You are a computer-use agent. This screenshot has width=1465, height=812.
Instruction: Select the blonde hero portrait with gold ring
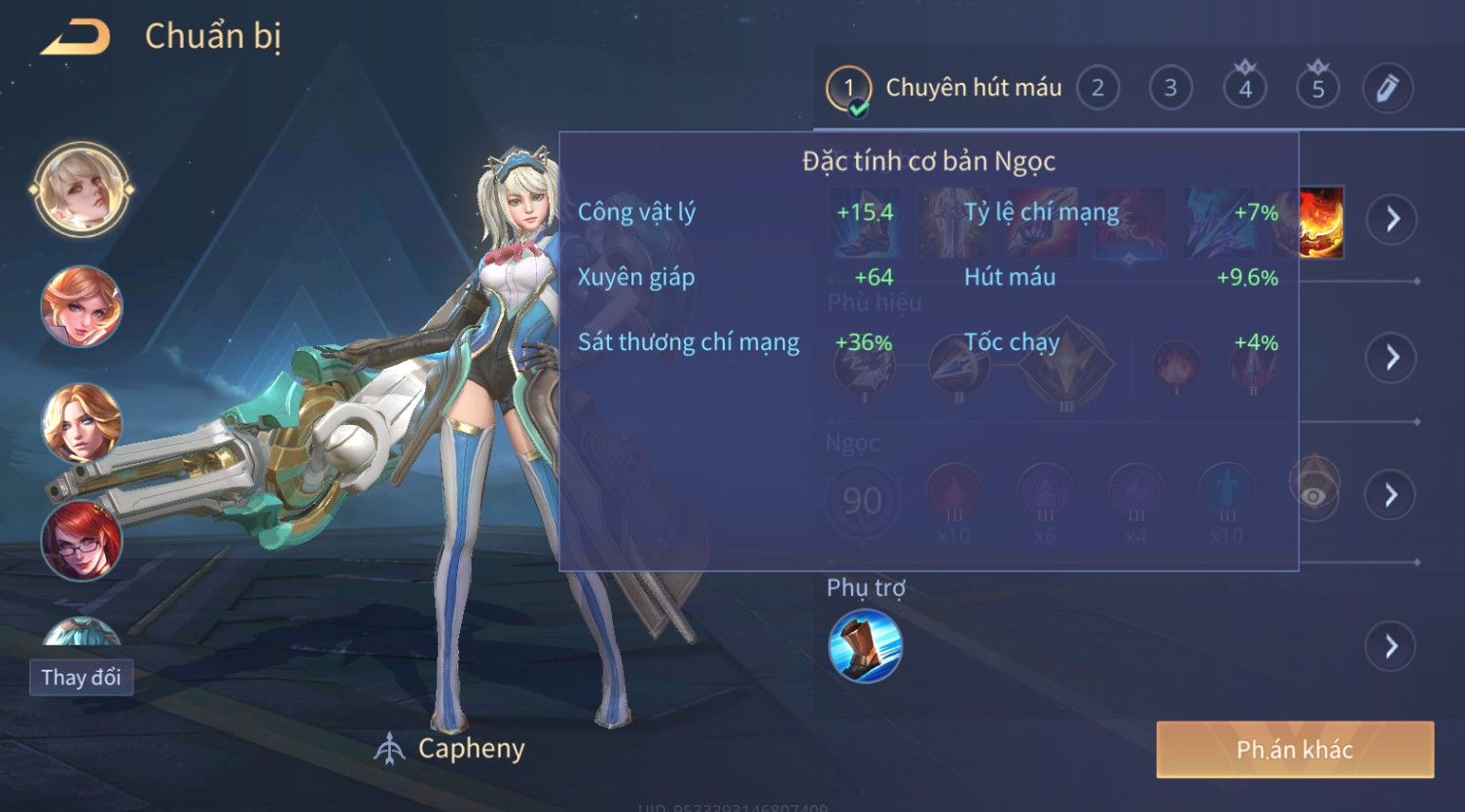(82, 190)
